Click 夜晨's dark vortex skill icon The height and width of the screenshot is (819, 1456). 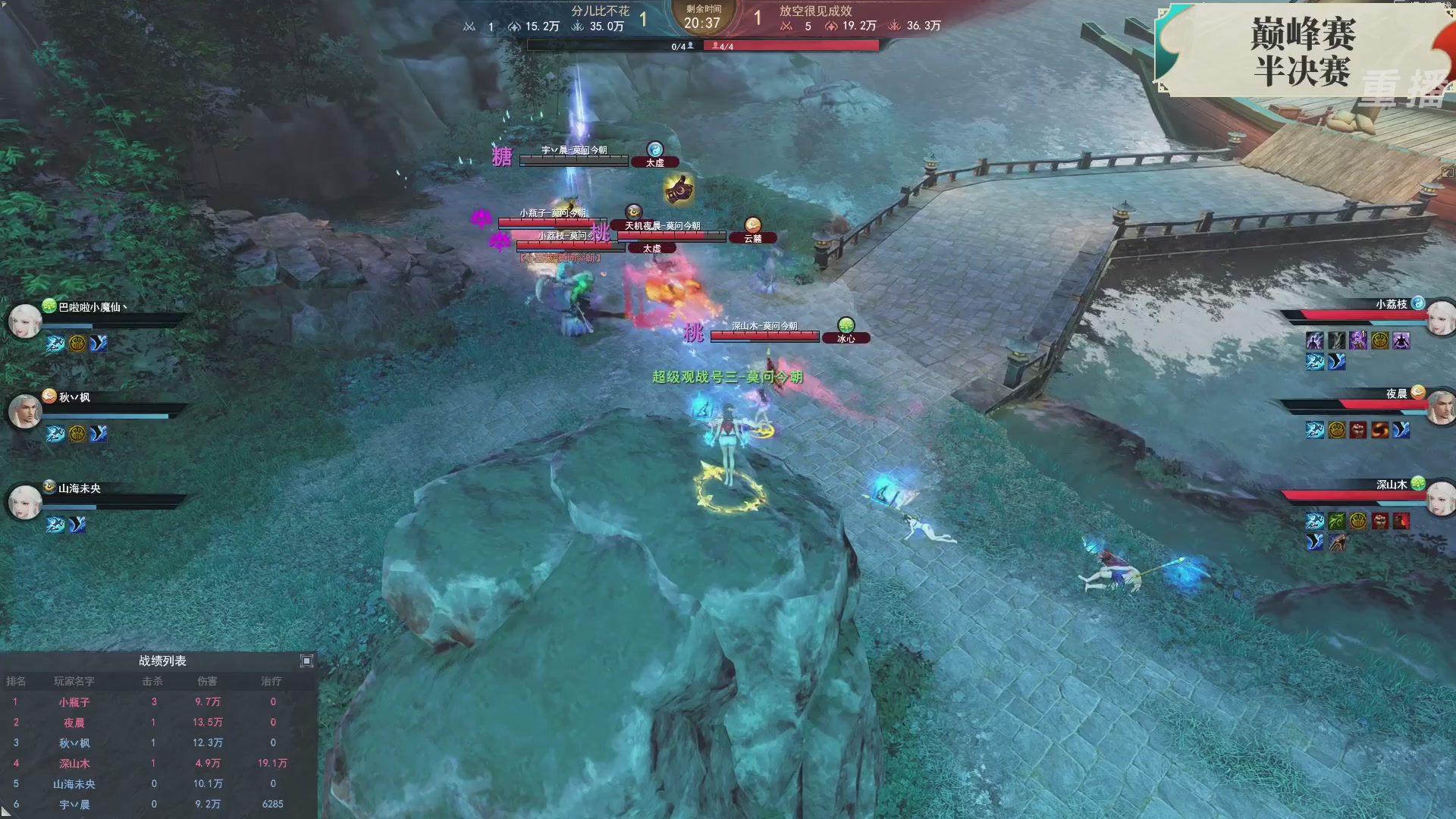[1380, 430]
